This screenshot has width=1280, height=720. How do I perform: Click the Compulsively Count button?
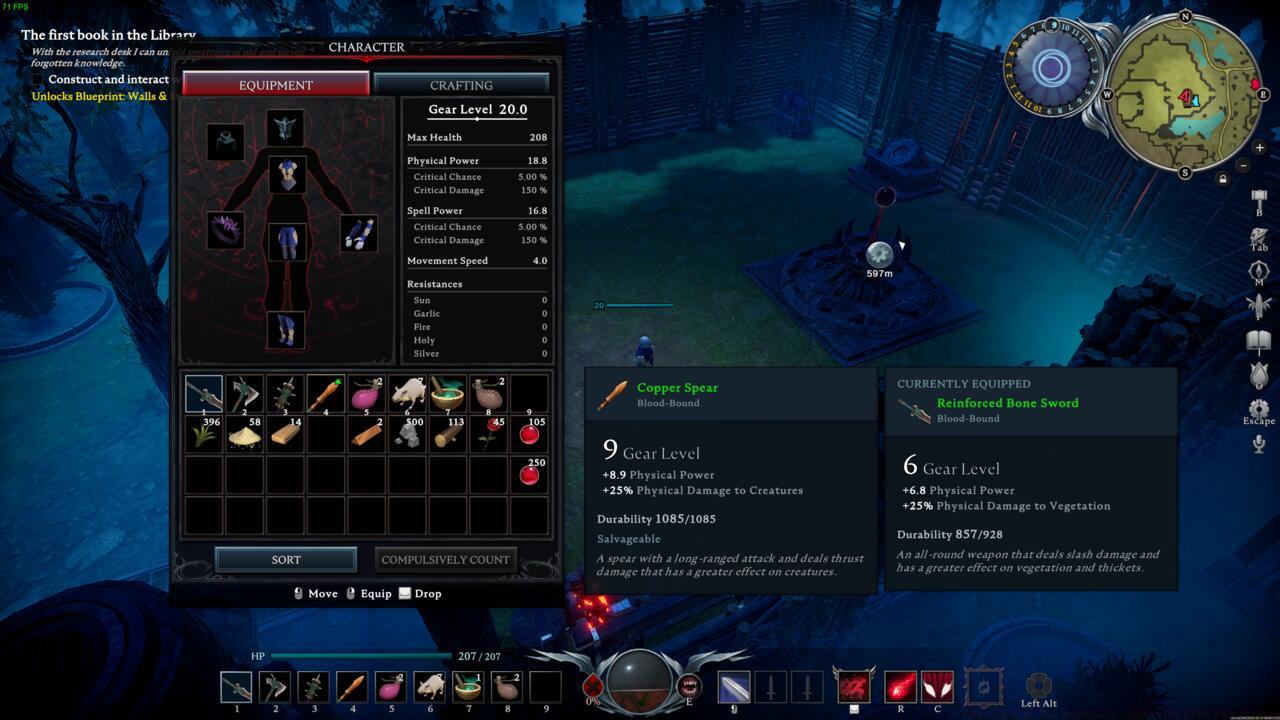446,560
